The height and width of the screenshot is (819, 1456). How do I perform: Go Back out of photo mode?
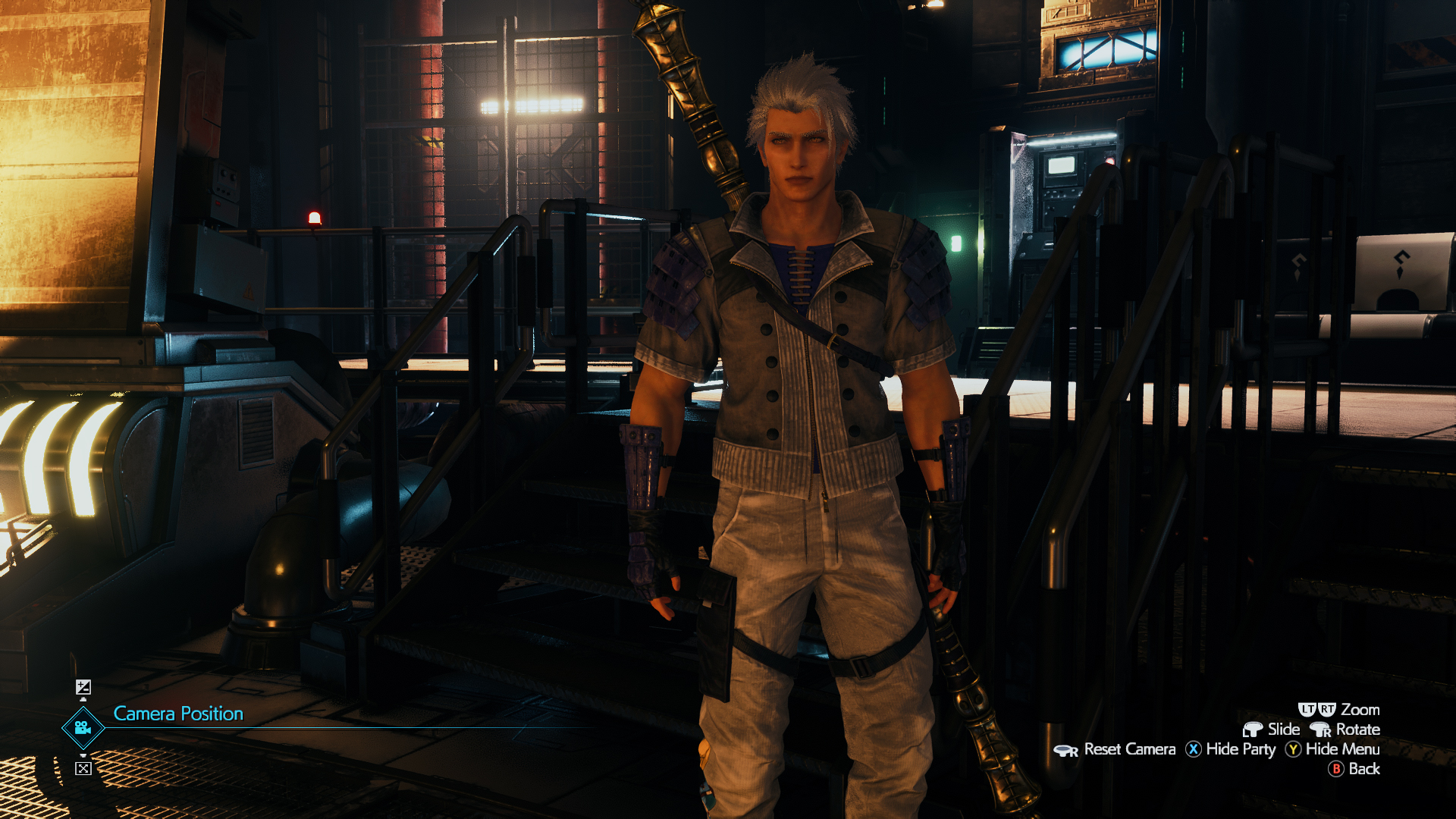click(1354, 769)
